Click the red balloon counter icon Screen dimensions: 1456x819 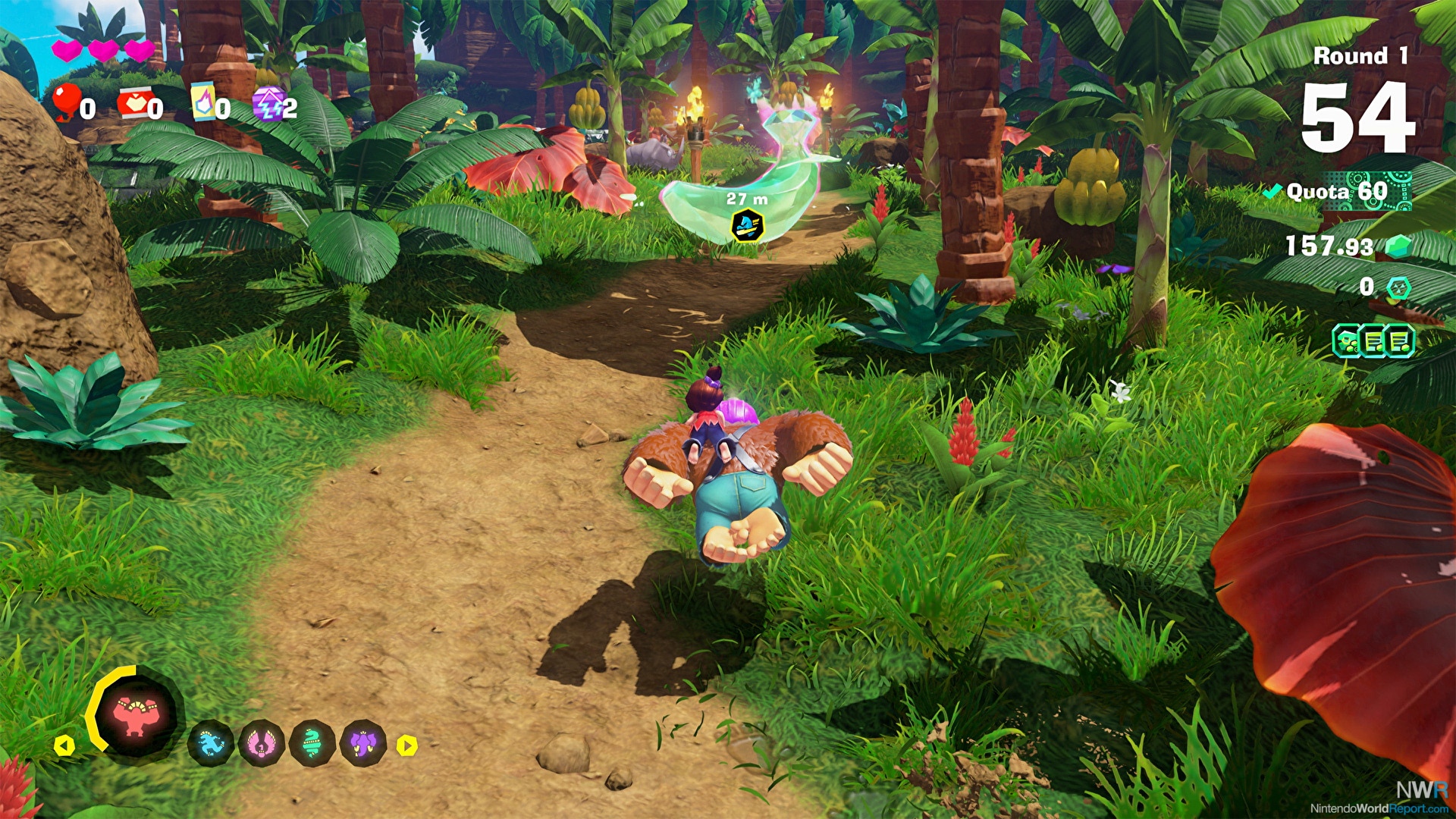[x=67, y=104]
